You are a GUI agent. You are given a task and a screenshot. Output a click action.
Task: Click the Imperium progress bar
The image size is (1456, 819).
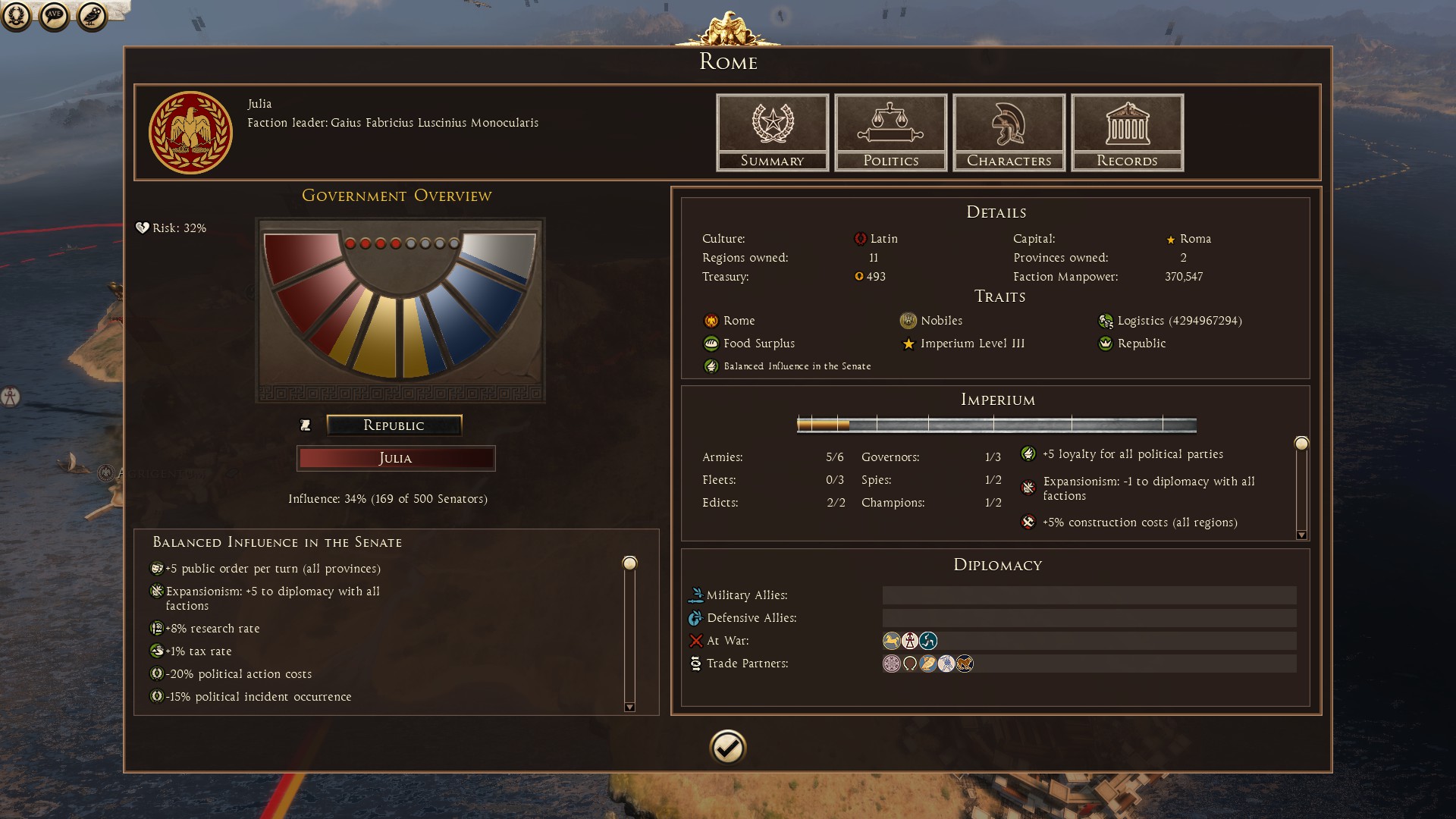click(x=996, y=425)
